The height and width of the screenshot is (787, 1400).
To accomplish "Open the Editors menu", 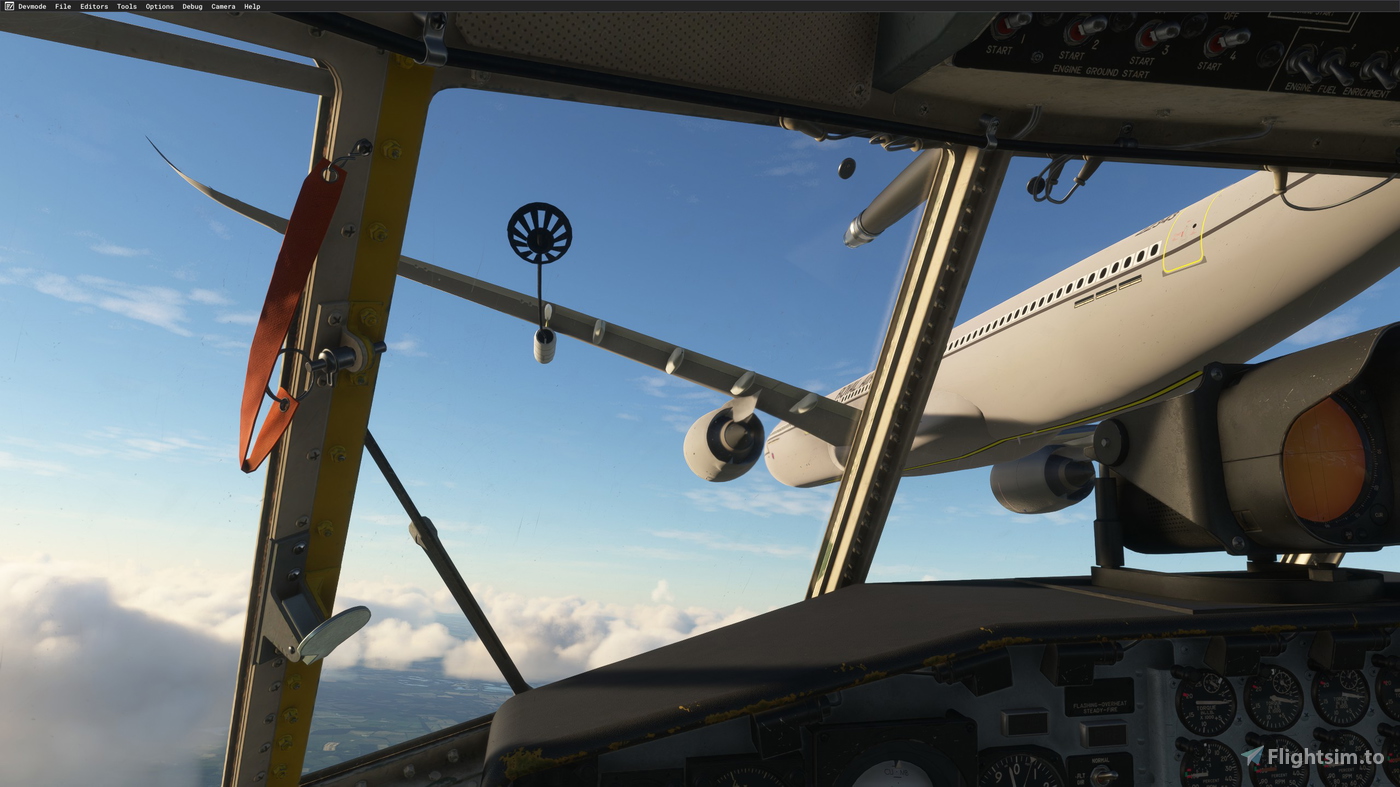I will click(94, 6).
